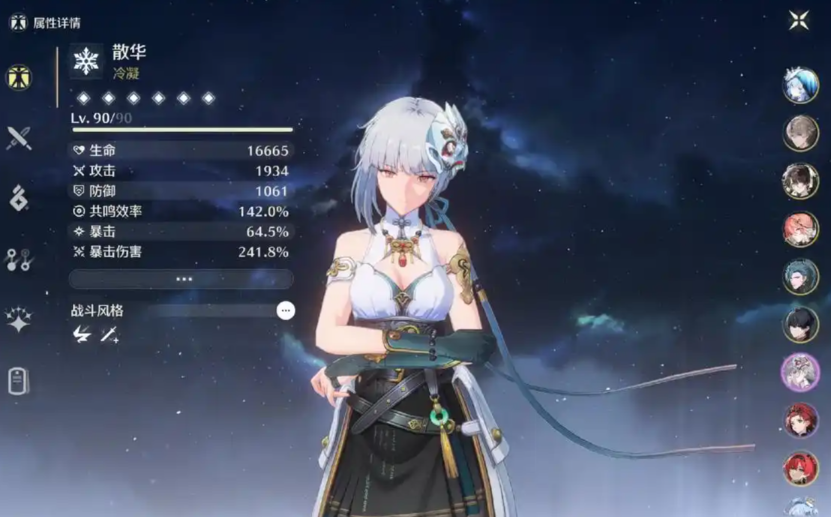The width and height of the screenshot is (831, 517).
Task: Switch to the resonance chain sparkle tab
Action: coord(19,320)
